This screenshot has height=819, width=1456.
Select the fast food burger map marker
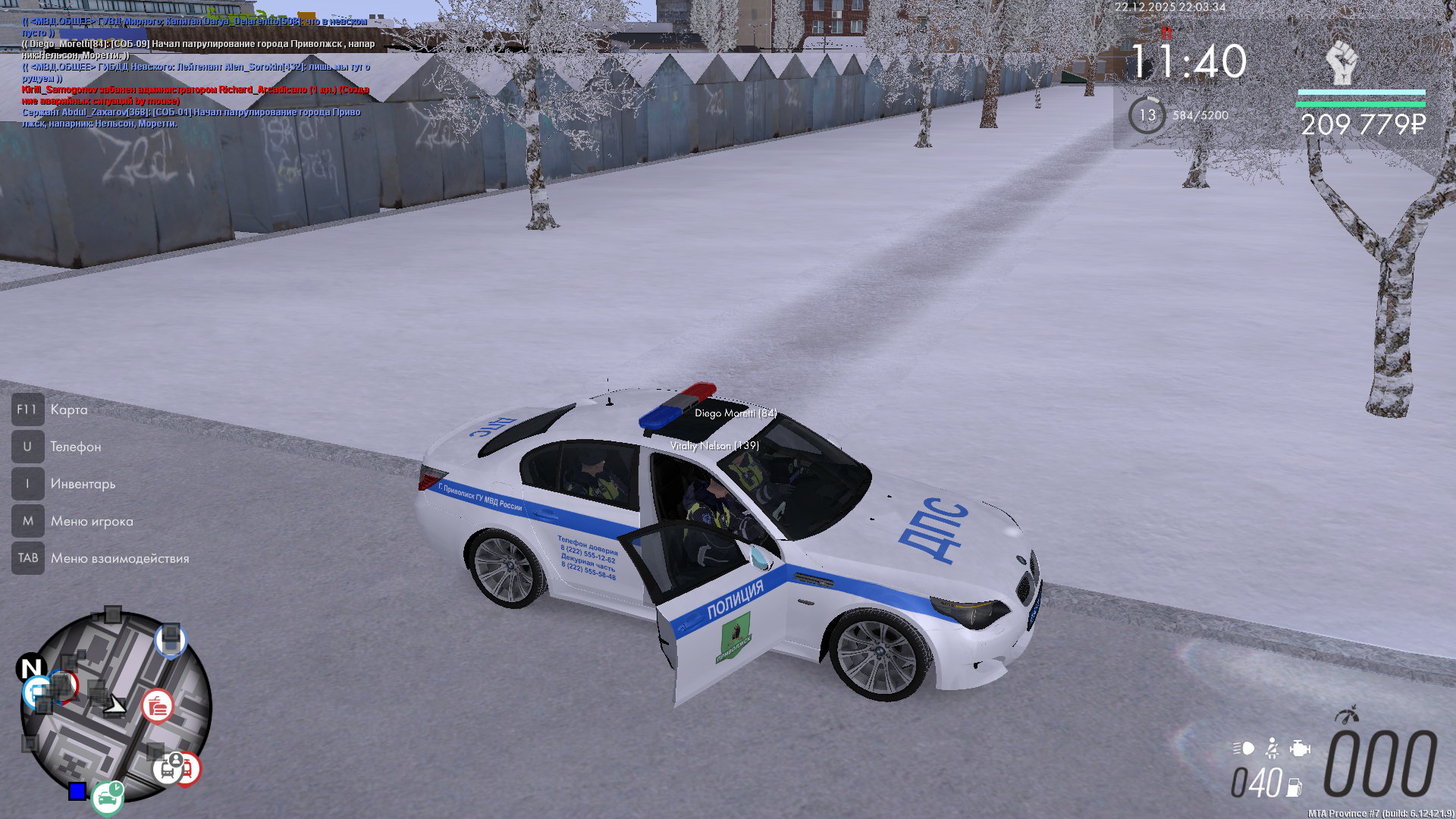click(x=157, y=707)
